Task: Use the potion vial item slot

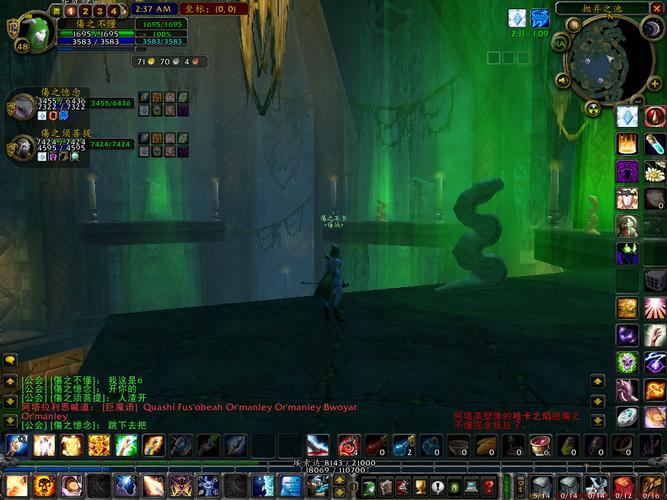Action: [x=654, y=143]
